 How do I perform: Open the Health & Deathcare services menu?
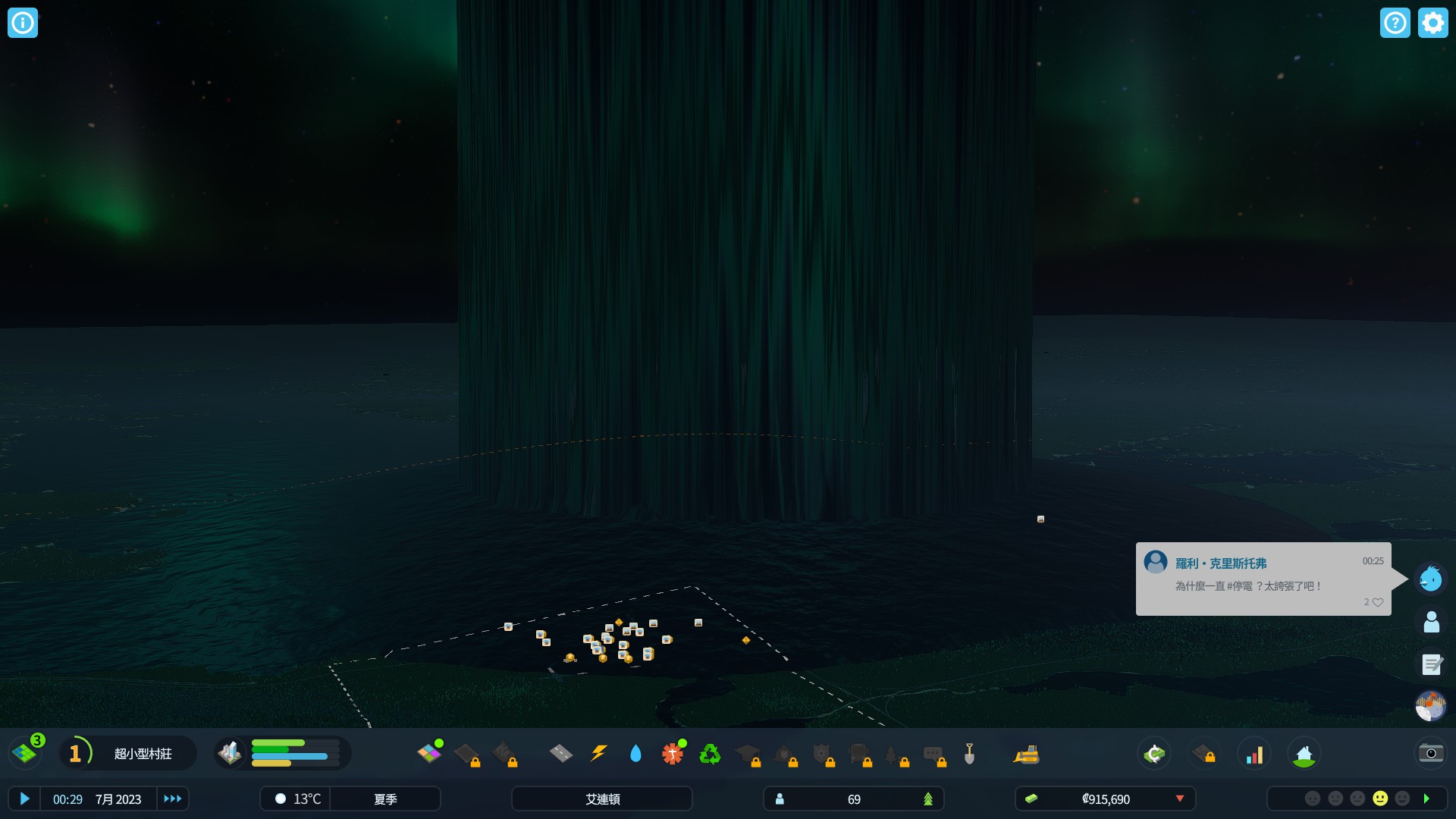click(x=673, y=753)
